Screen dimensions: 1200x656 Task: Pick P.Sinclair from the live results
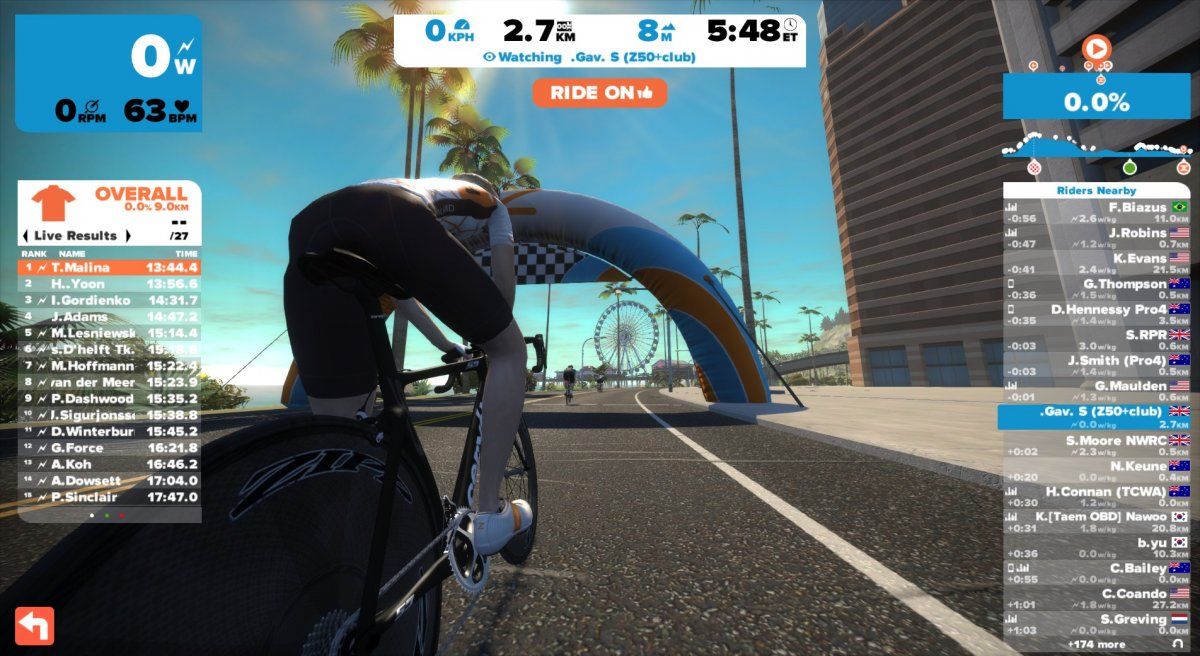coord(110,497)
